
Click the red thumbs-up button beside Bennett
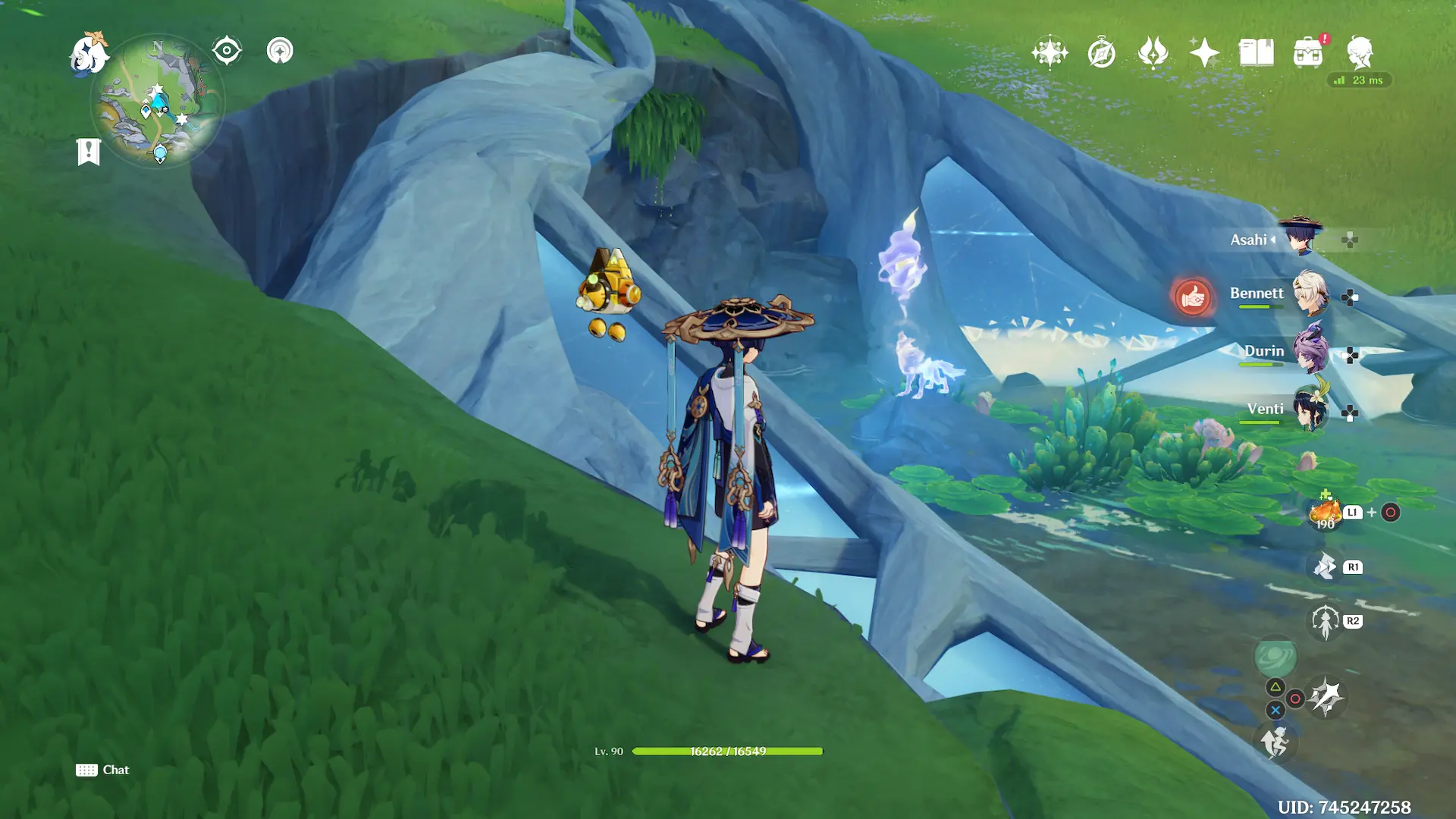click(1192, 297)
